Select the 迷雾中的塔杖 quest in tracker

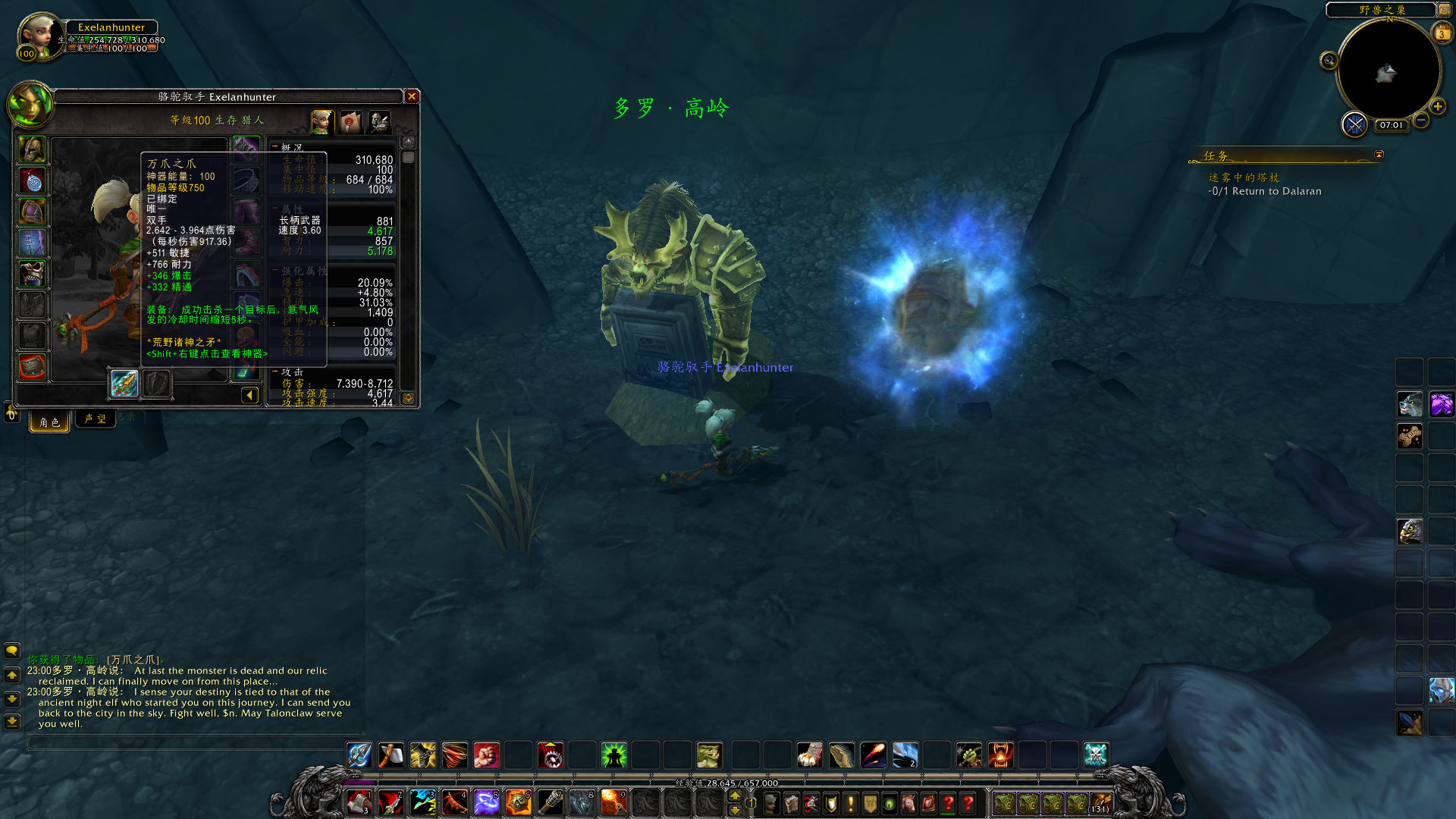click(x=1244, y=177)
